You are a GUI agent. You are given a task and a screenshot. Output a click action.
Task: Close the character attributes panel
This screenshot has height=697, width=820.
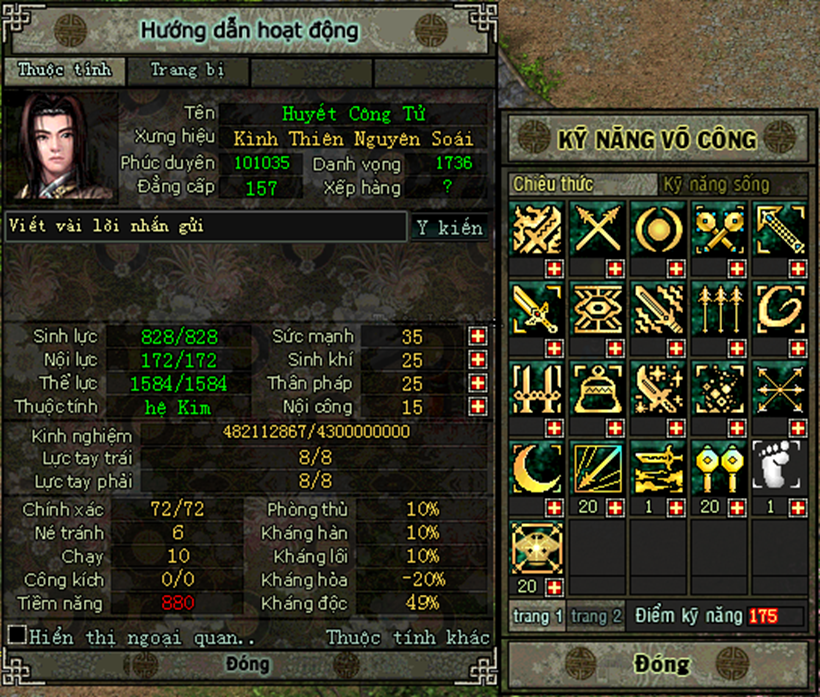(x=247, y=665)
